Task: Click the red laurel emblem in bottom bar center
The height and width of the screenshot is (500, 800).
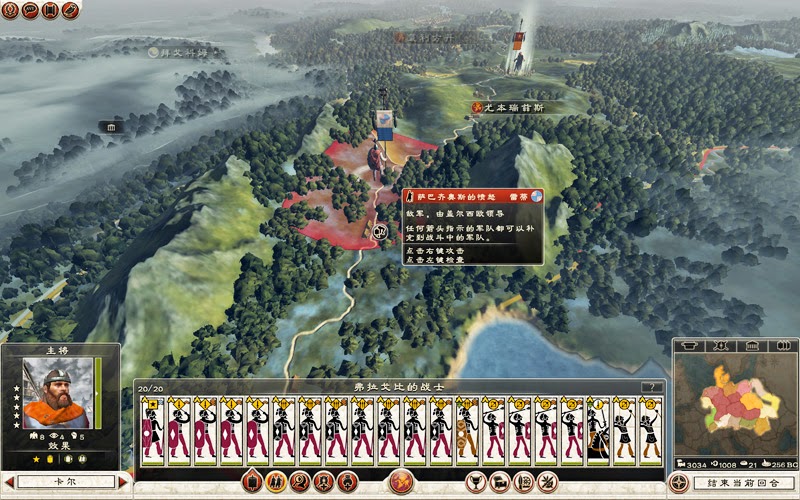Action: point(401,482)
